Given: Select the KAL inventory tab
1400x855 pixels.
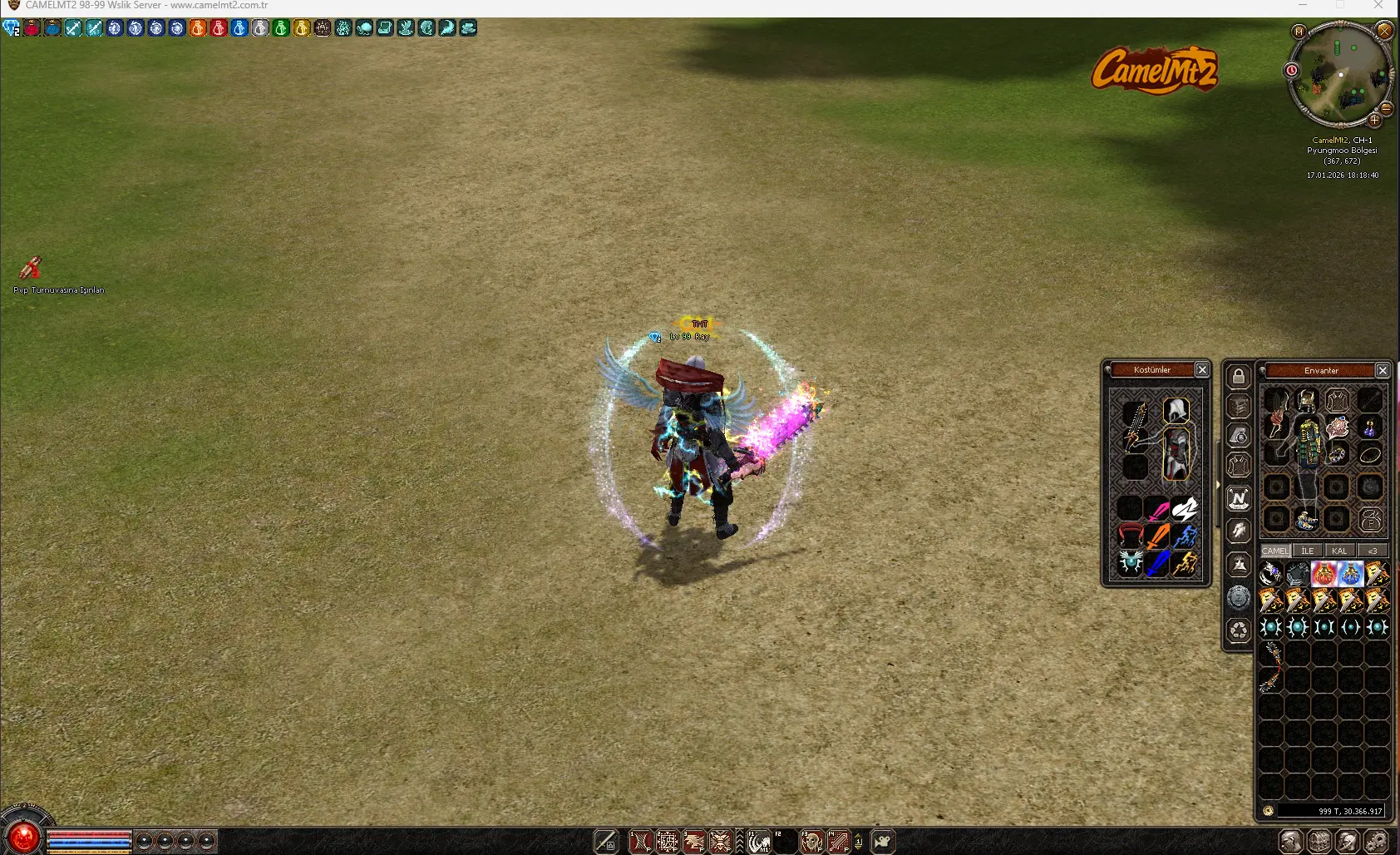Looking at the screenshot, I should (x=1339, y=551).
